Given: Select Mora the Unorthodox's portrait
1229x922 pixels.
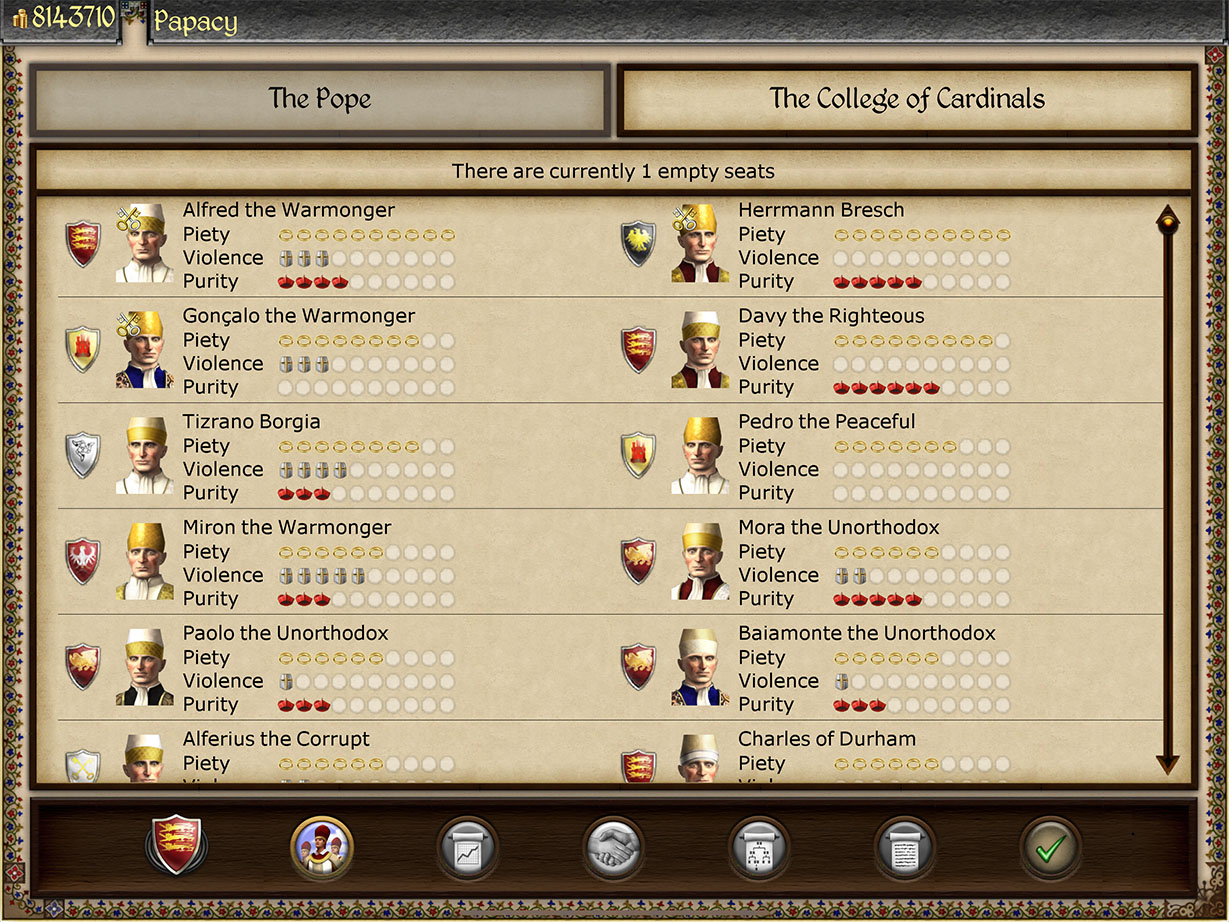Looking at the screenshot, I should (x=700, y=562).
